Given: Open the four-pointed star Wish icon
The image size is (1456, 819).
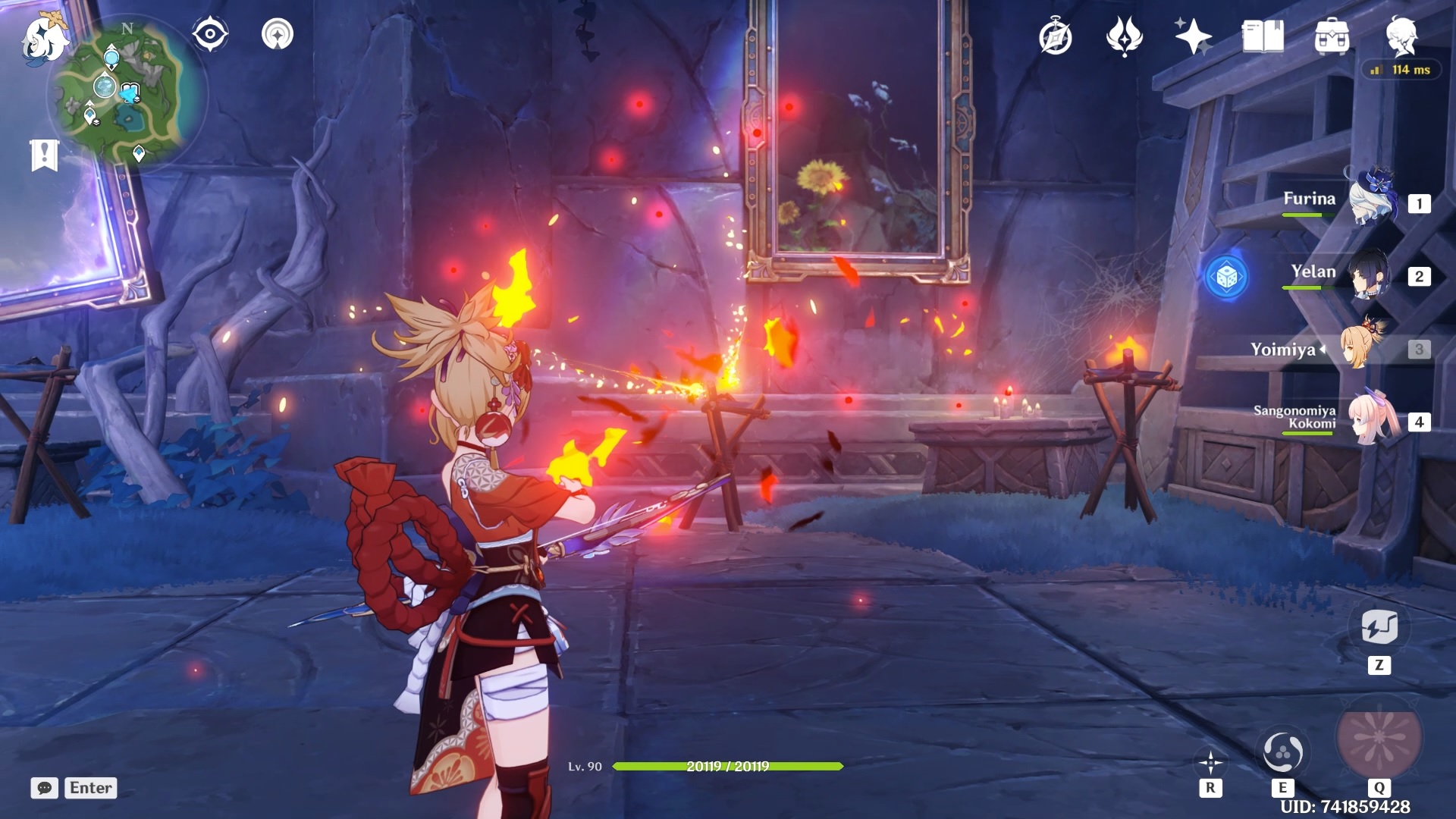Looking at the screenshot, I should point(1193,36).
